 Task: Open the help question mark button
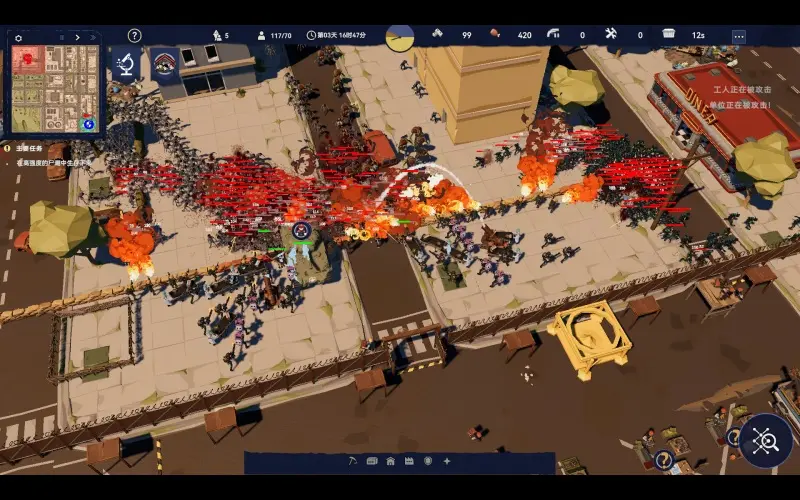click(135, 36)
